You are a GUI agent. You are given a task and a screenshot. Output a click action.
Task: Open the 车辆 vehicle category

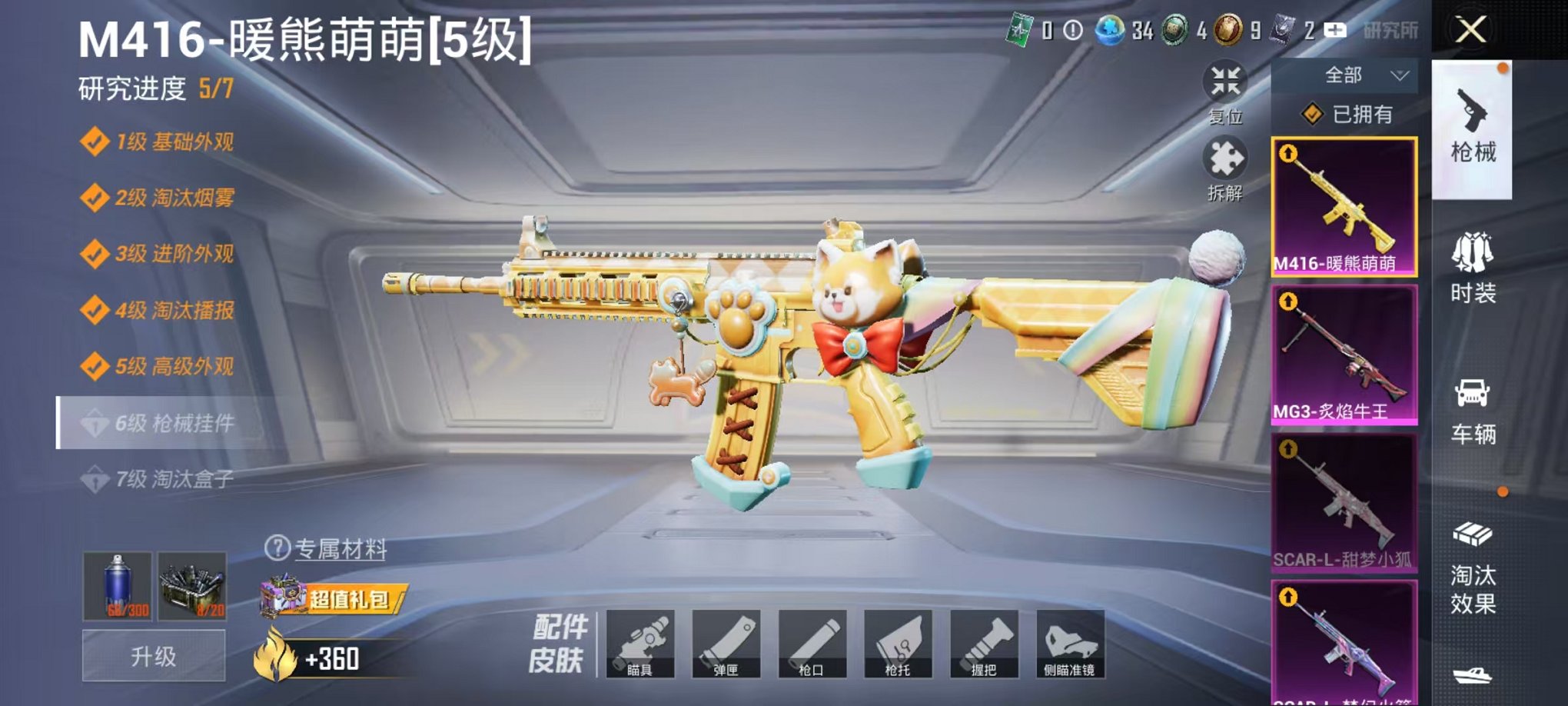click(1473, 408)
